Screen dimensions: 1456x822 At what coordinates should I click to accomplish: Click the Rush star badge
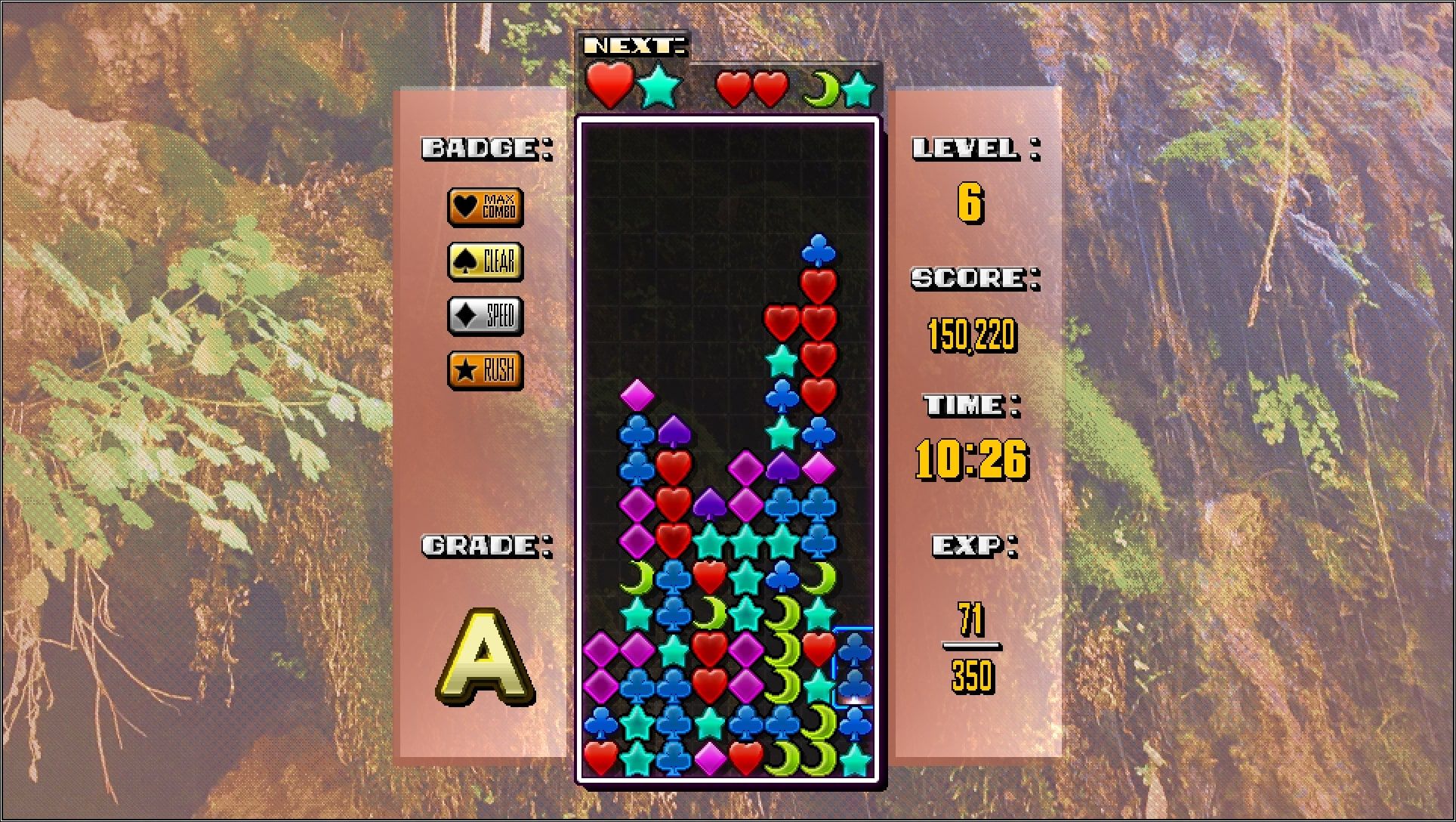coord(486,370)
